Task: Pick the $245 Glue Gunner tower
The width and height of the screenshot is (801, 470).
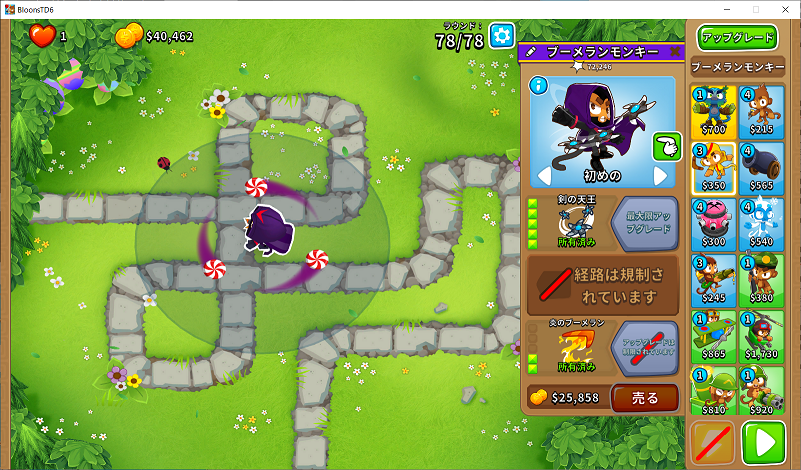Action: [712, 279]
